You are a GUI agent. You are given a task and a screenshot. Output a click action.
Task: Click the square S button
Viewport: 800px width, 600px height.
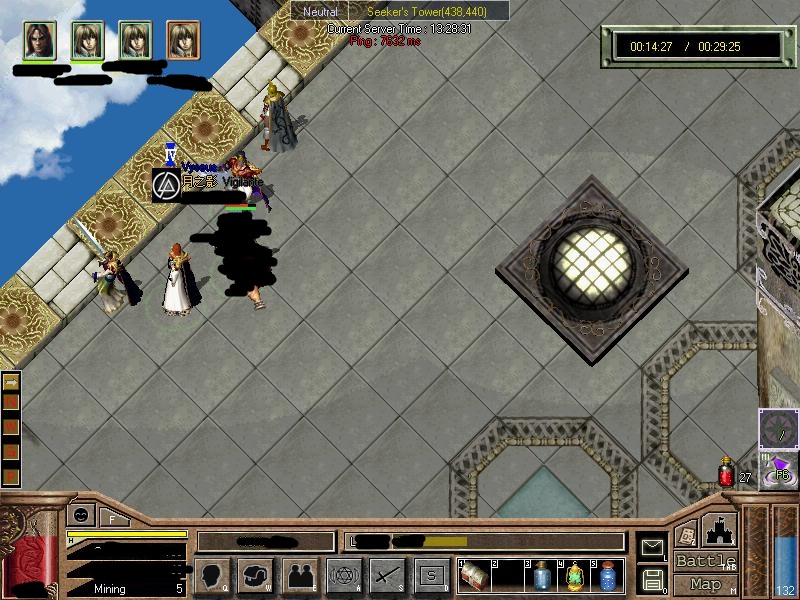[x=431, y=575]
